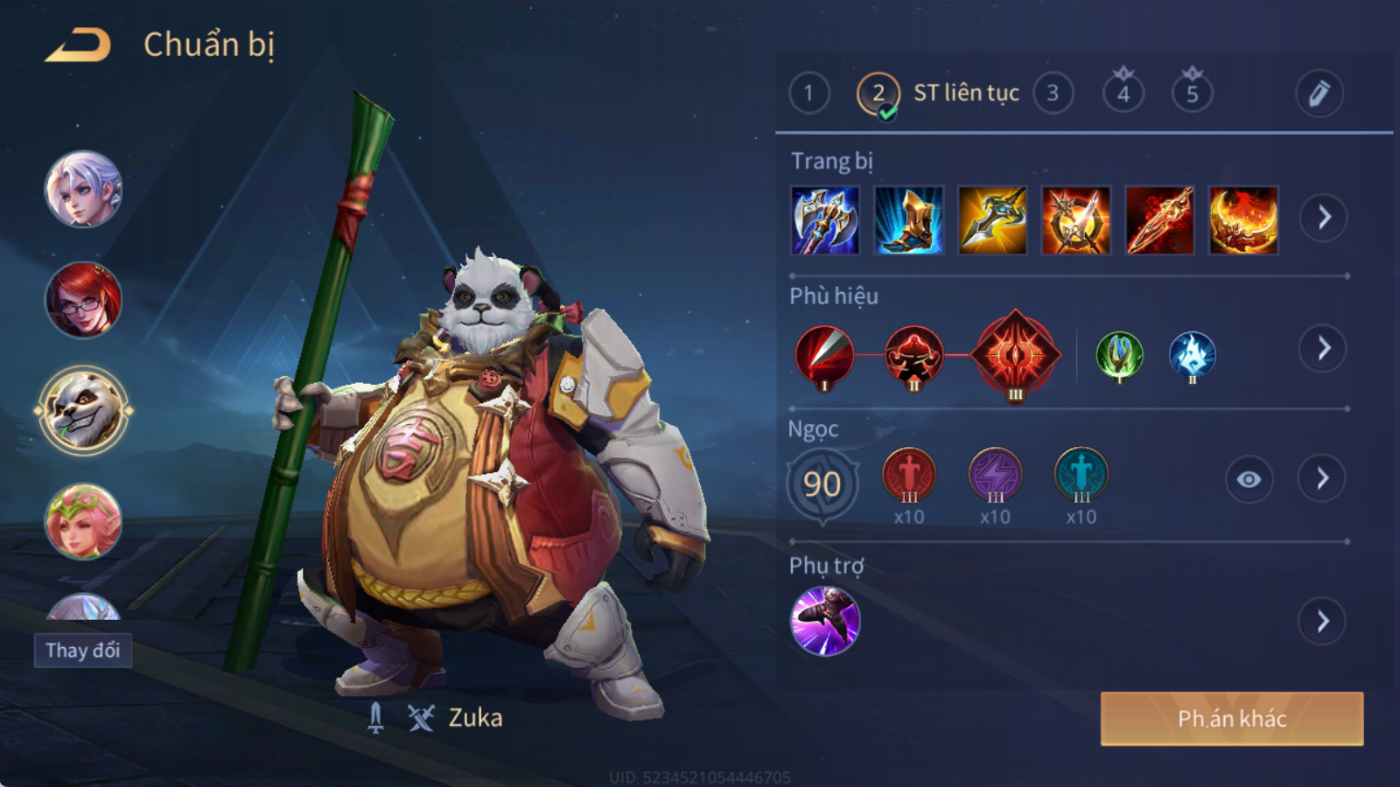Select preset tab 3
The width and height of the screenshot is (1400, 787).
[x=1052, y=94]
